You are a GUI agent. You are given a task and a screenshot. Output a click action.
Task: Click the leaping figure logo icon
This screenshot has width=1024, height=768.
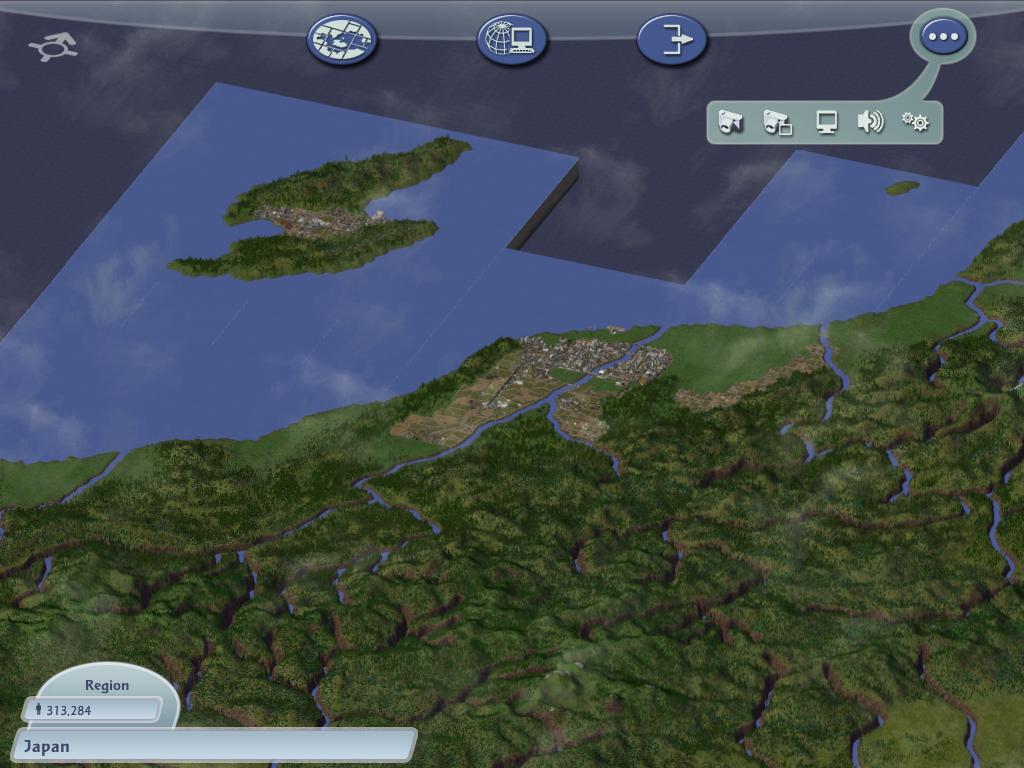click(x=54, y=46)
